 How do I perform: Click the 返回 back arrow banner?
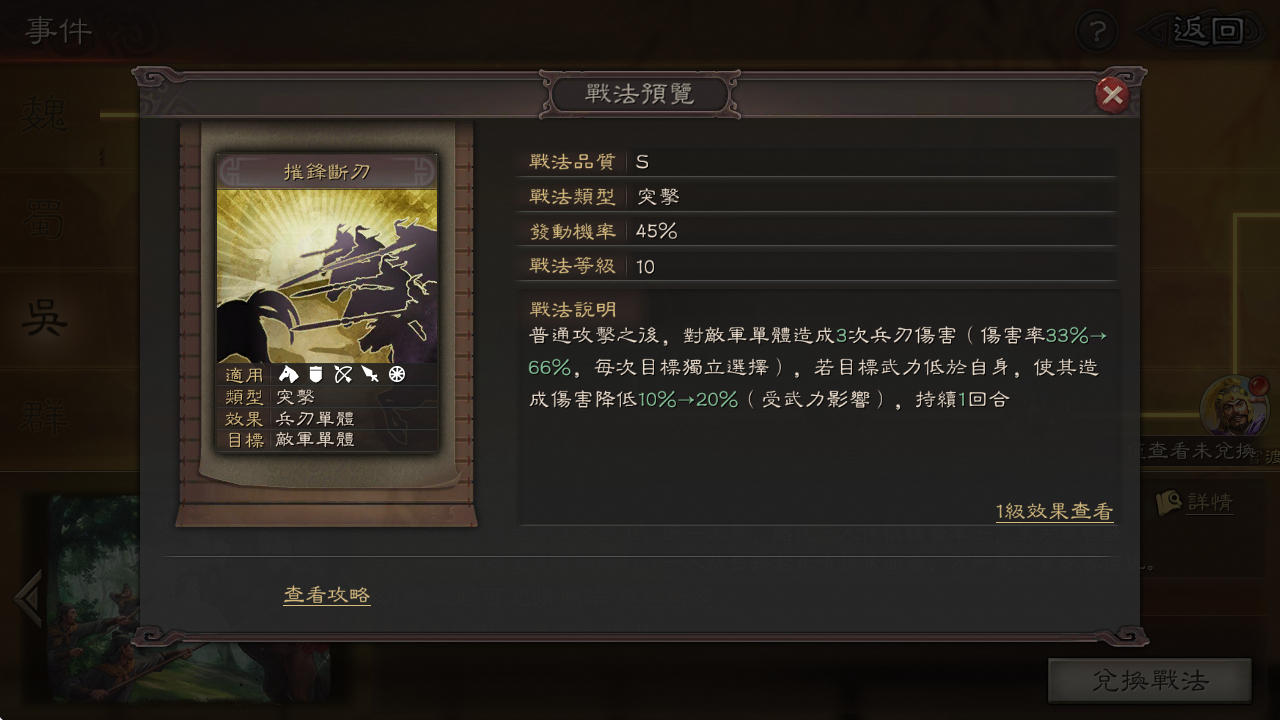pyautogui.click(x=1207, y=30)
